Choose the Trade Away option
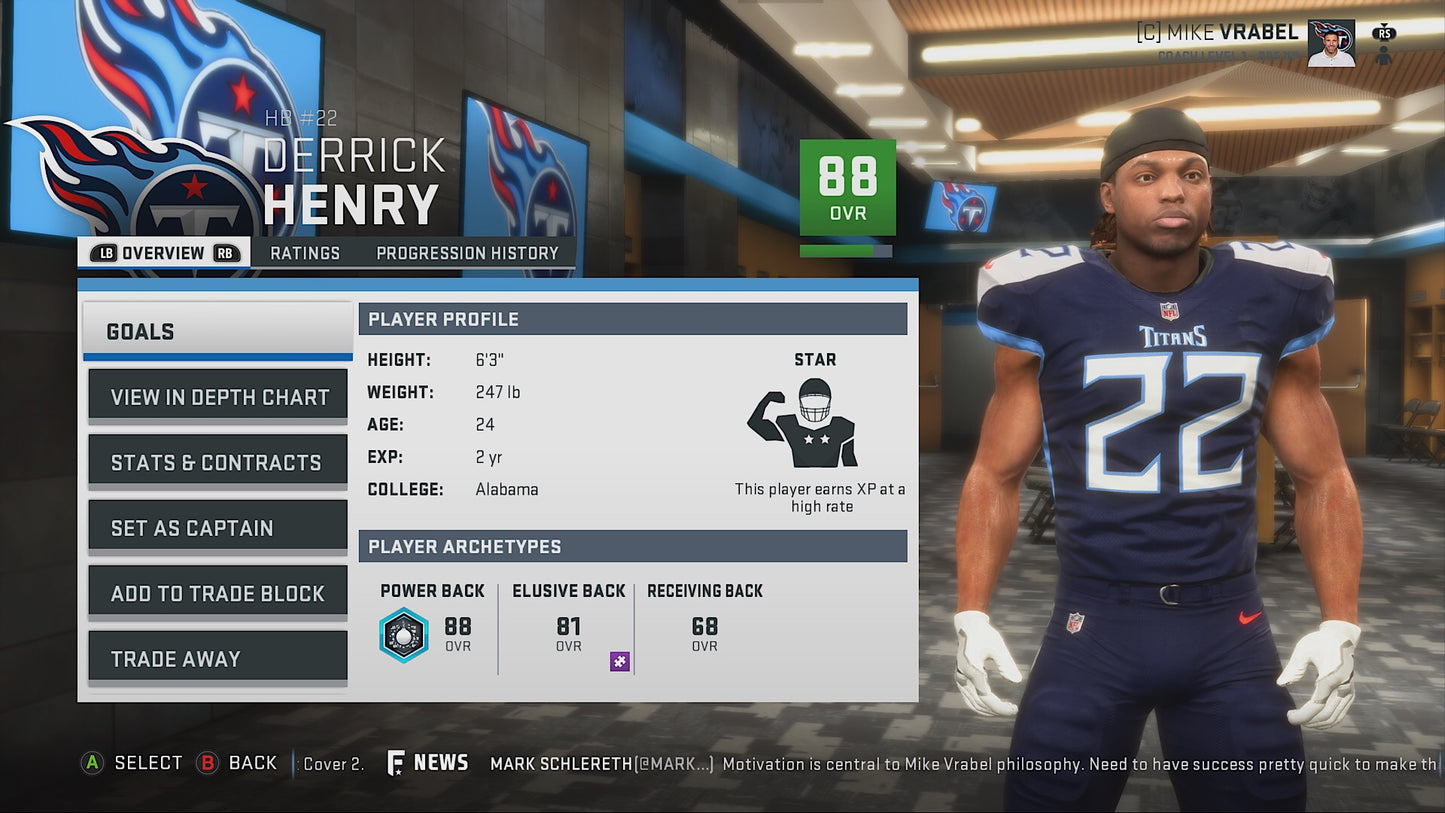This screenshot has height=813, width=1445. [218, 659]
